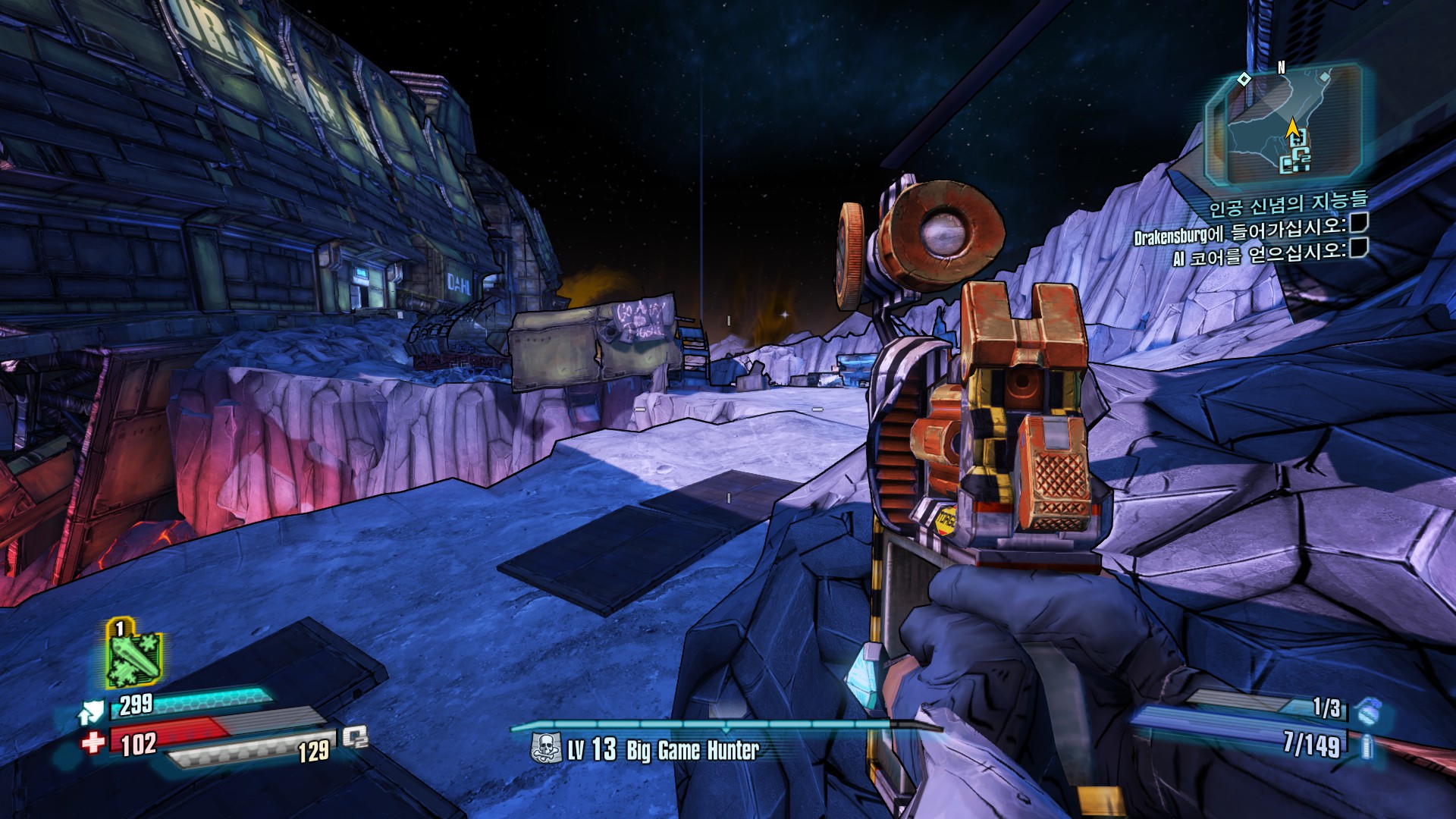Select the Big Game Hunter class badge

pos(544,748)
